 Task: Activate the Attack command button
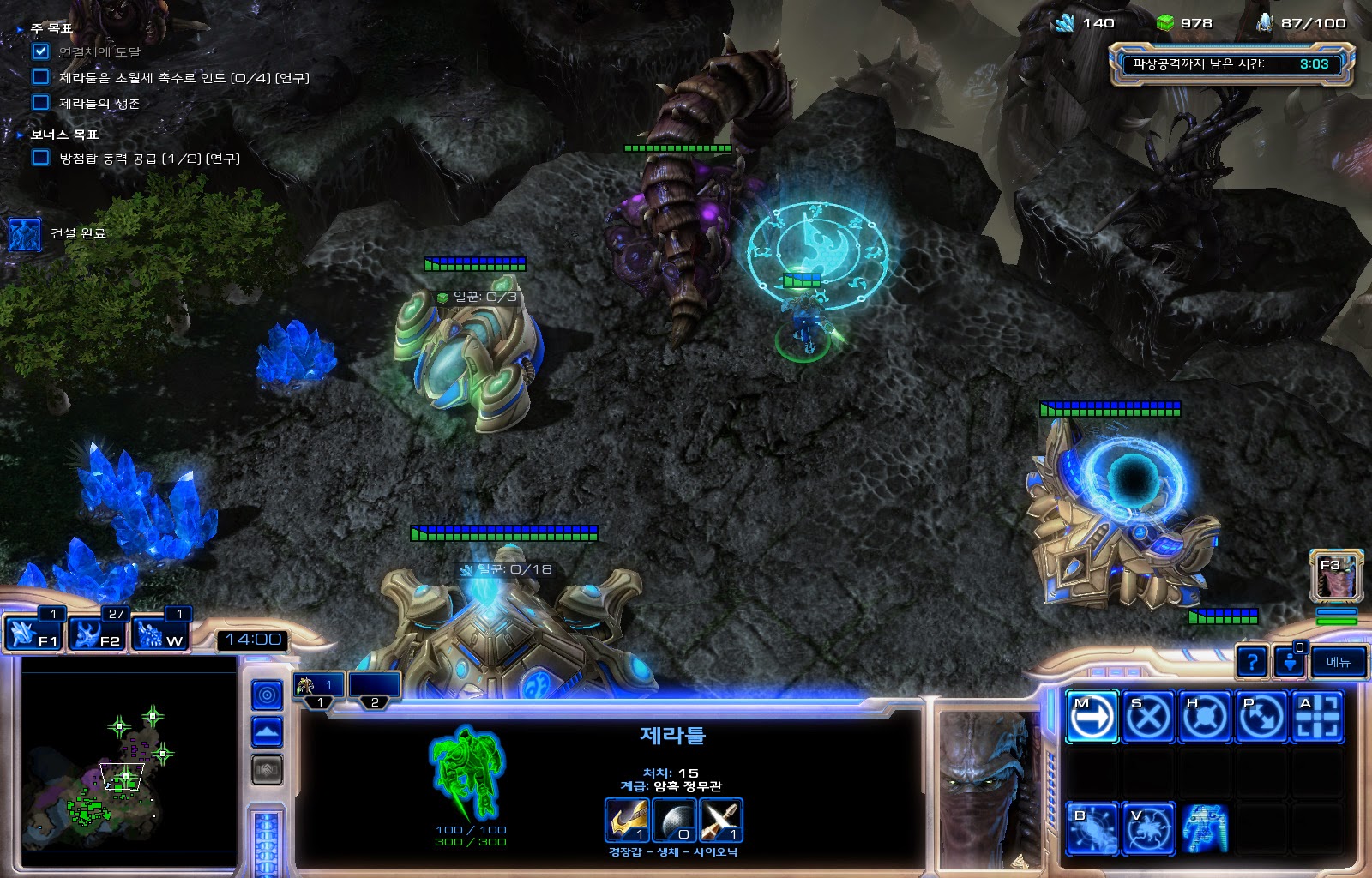[x=1318, y=716]
